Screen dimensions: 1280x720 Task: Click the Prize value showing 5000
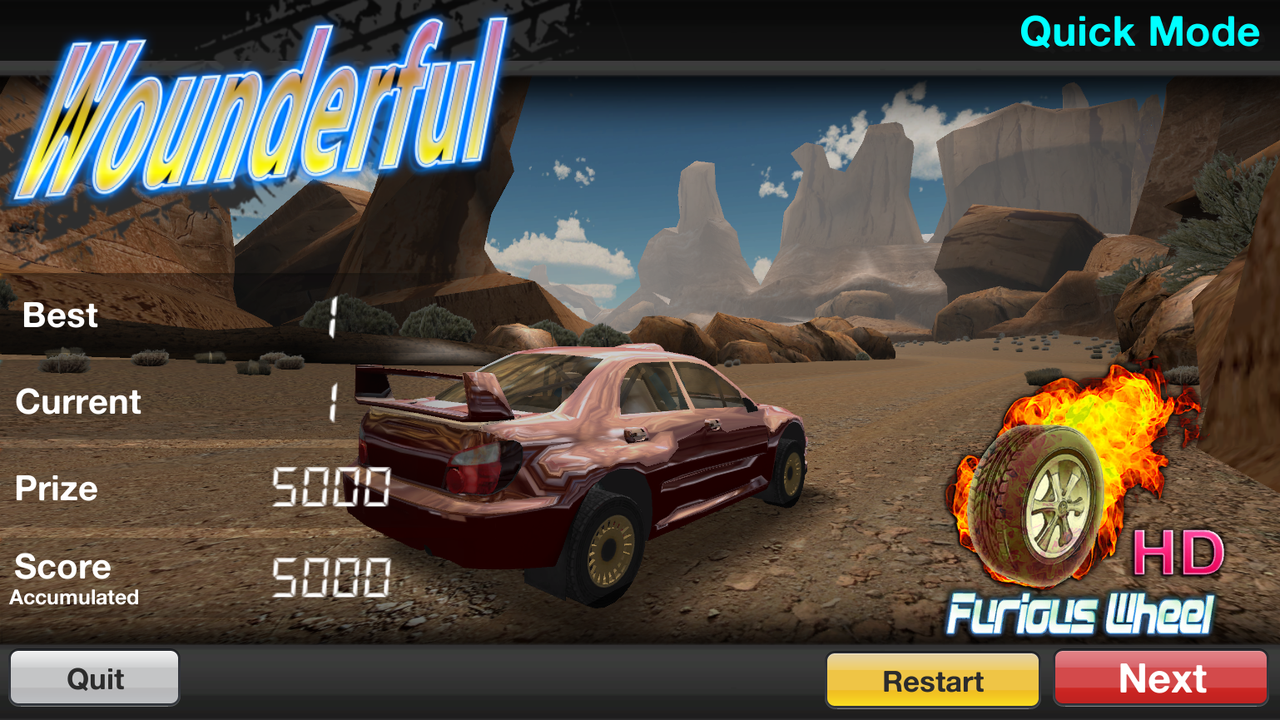click(x=330, y=488)
